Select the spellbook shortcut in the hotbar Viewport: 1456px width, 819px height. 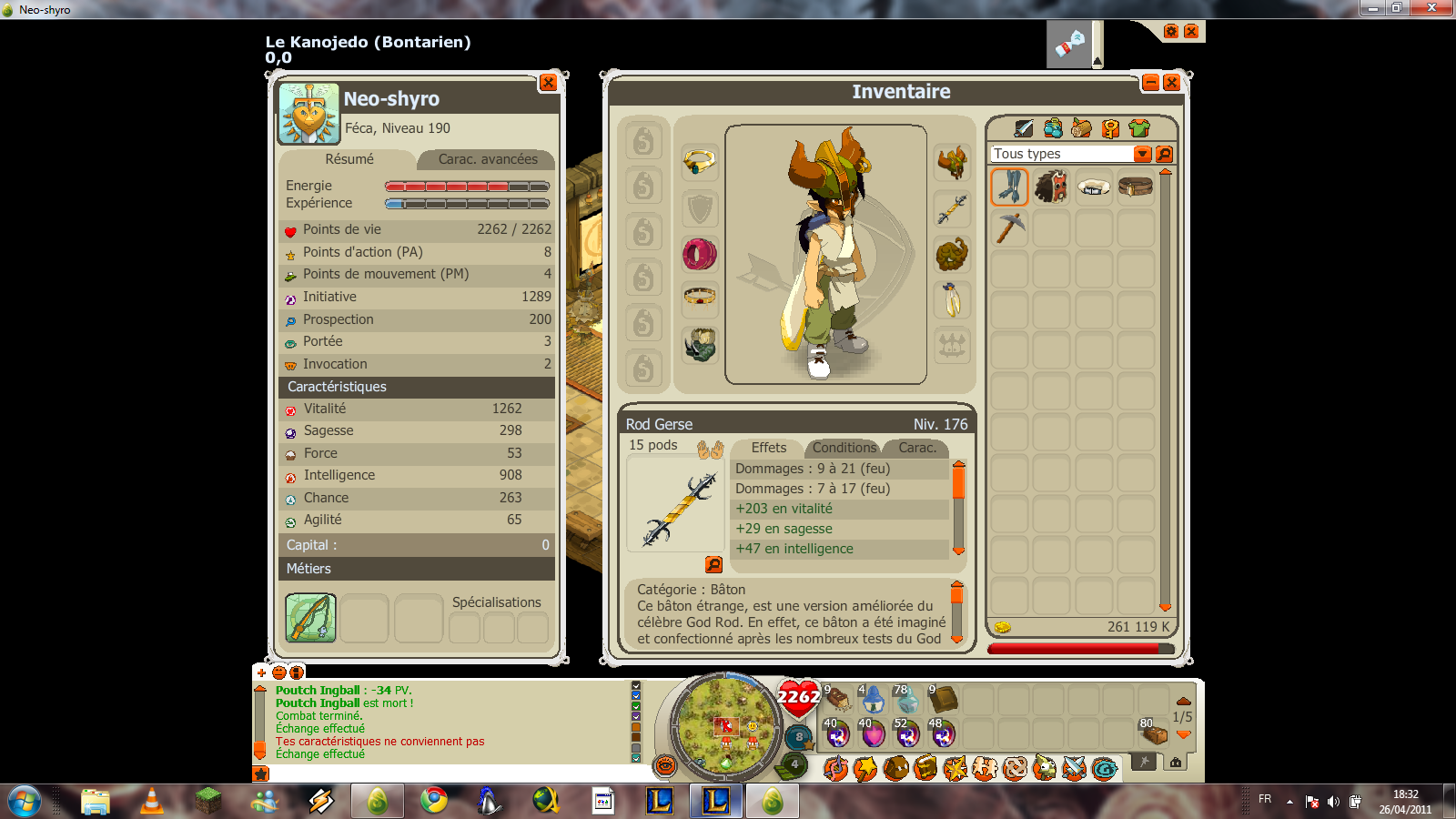tap(944, 699)
